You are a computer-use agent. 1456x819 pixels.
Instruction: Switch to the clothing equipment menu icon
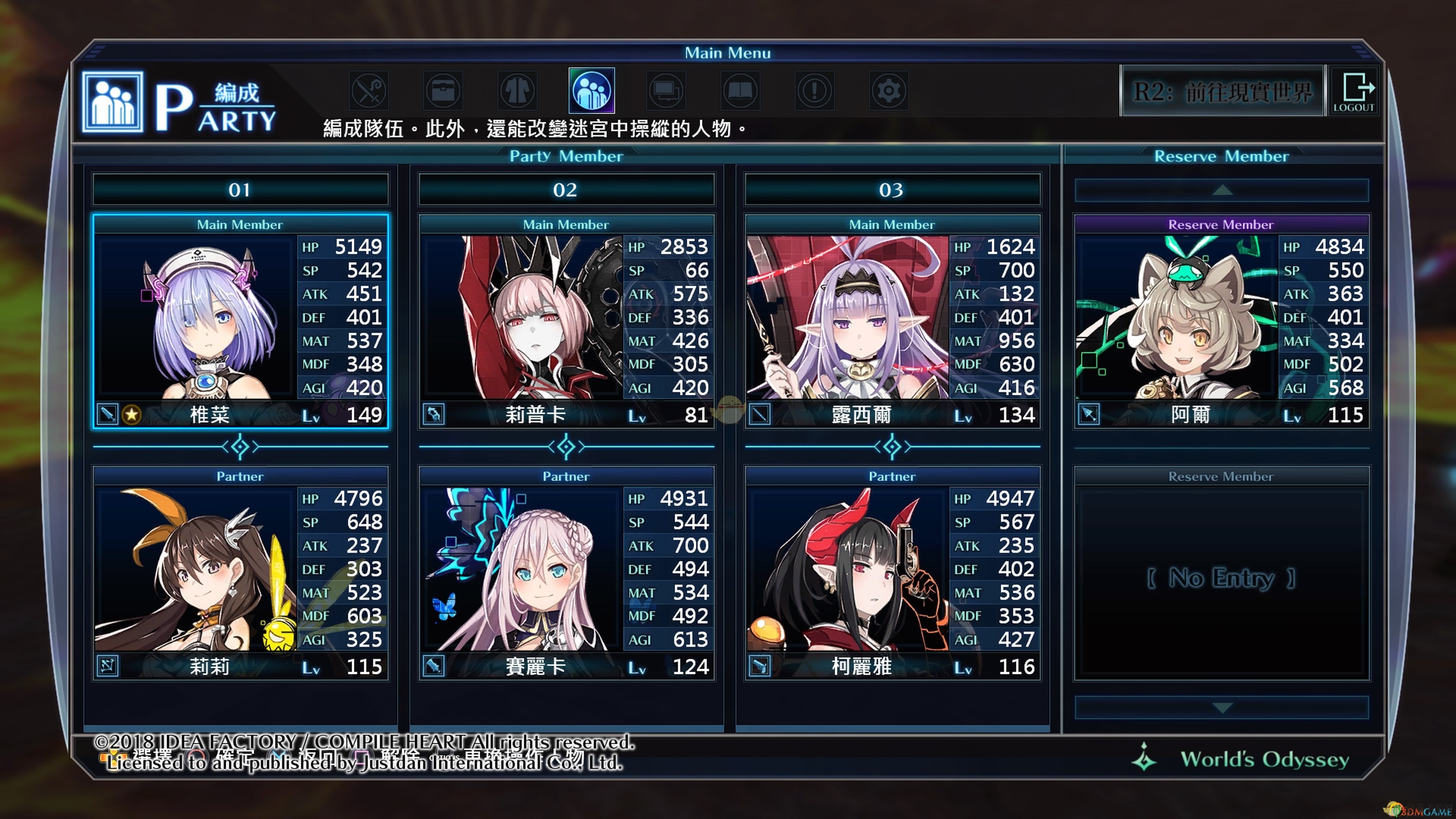pos(517,91)
